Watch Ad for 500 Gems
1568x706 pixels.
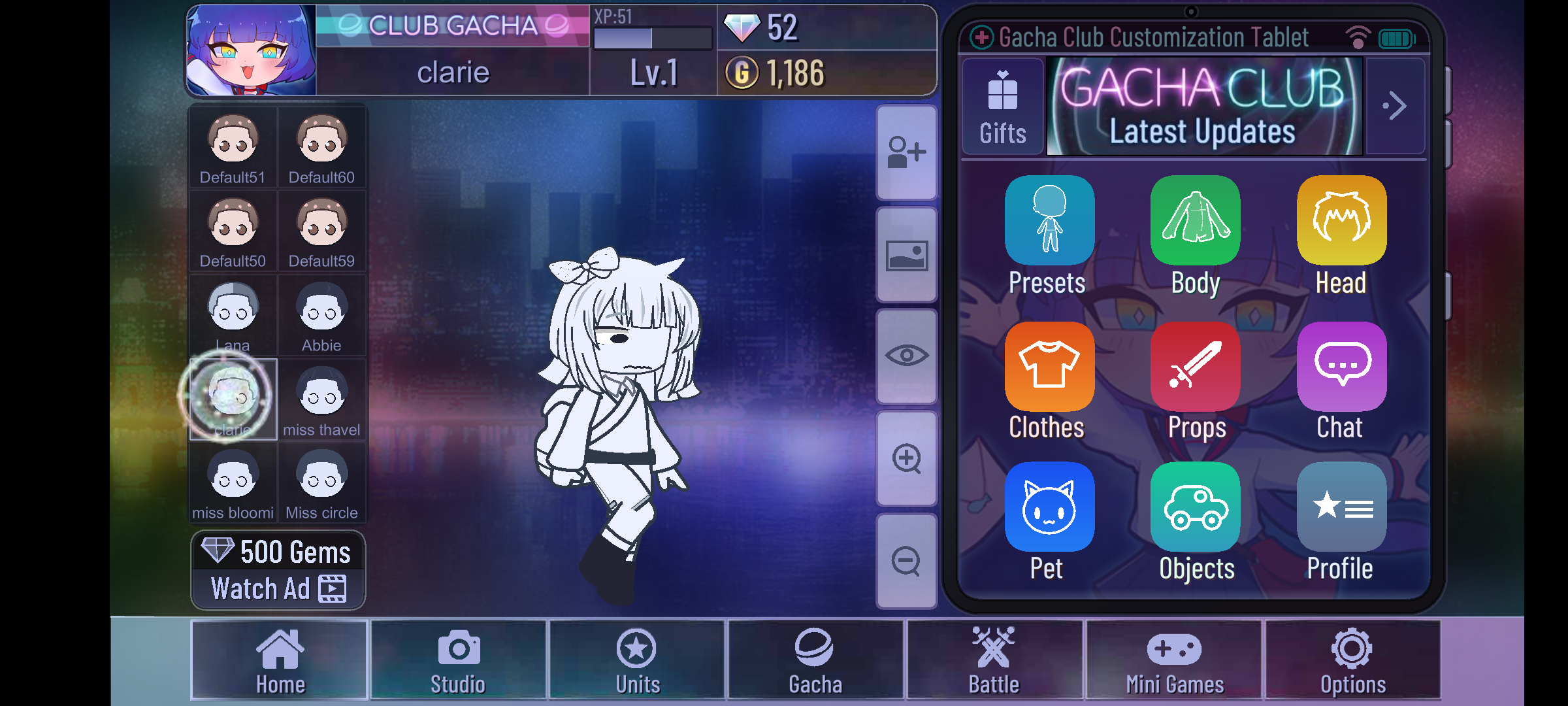click(x=278, y=570)
